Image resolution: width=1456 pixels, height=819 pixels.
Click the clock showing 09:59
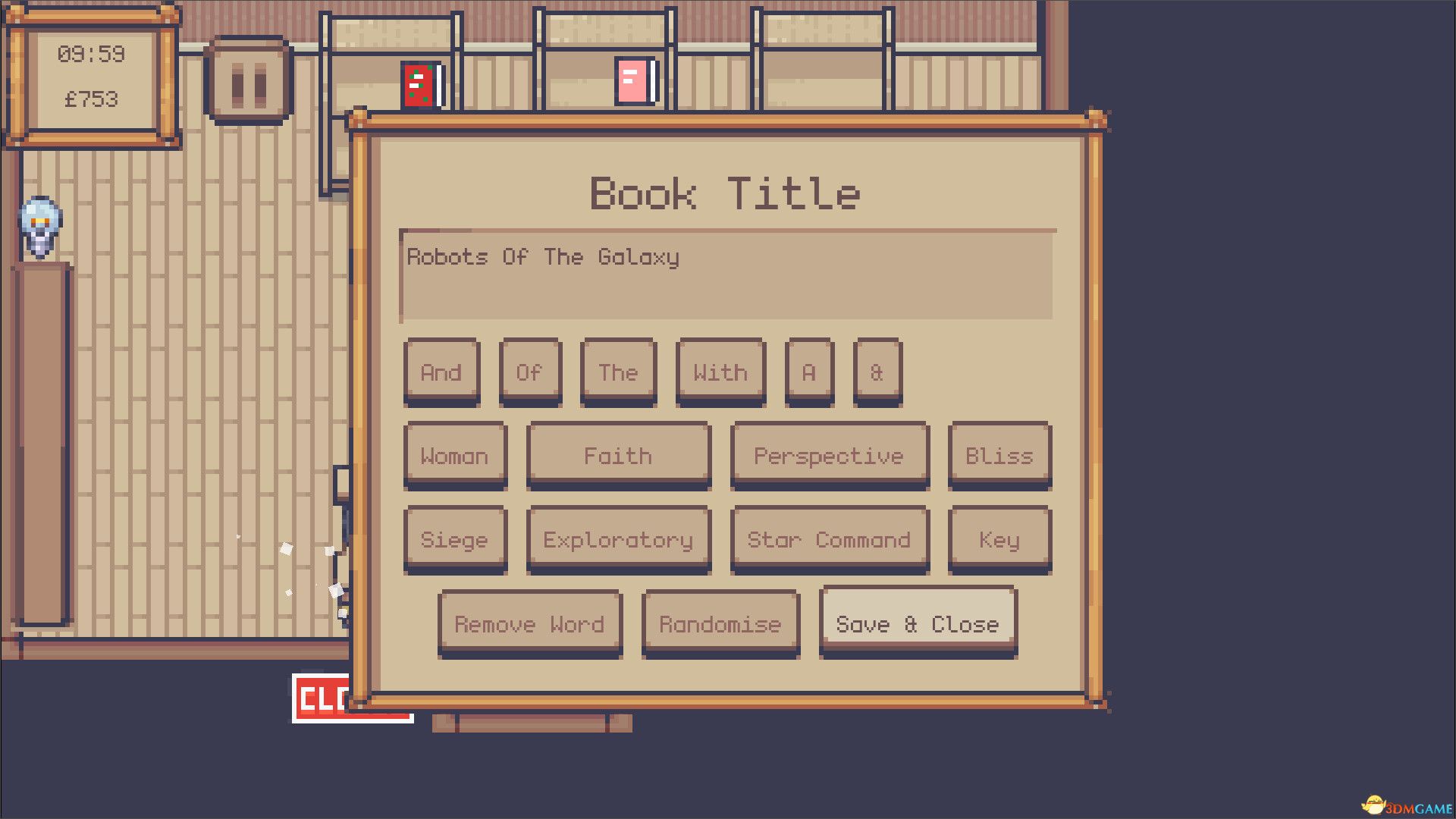91,55
